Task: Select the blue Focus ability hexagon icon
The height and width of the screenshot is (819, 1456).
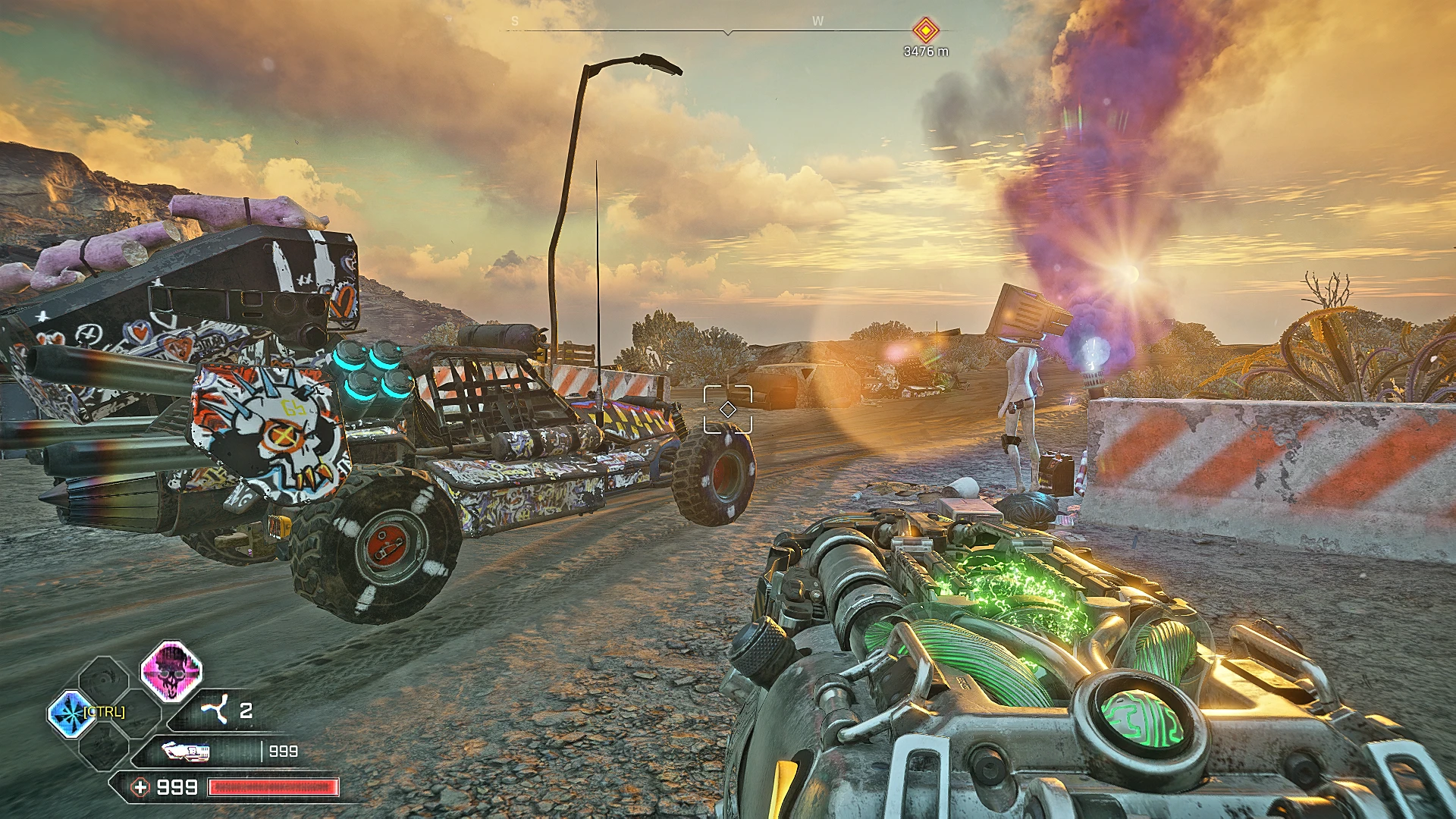Action: click(71, 714)
